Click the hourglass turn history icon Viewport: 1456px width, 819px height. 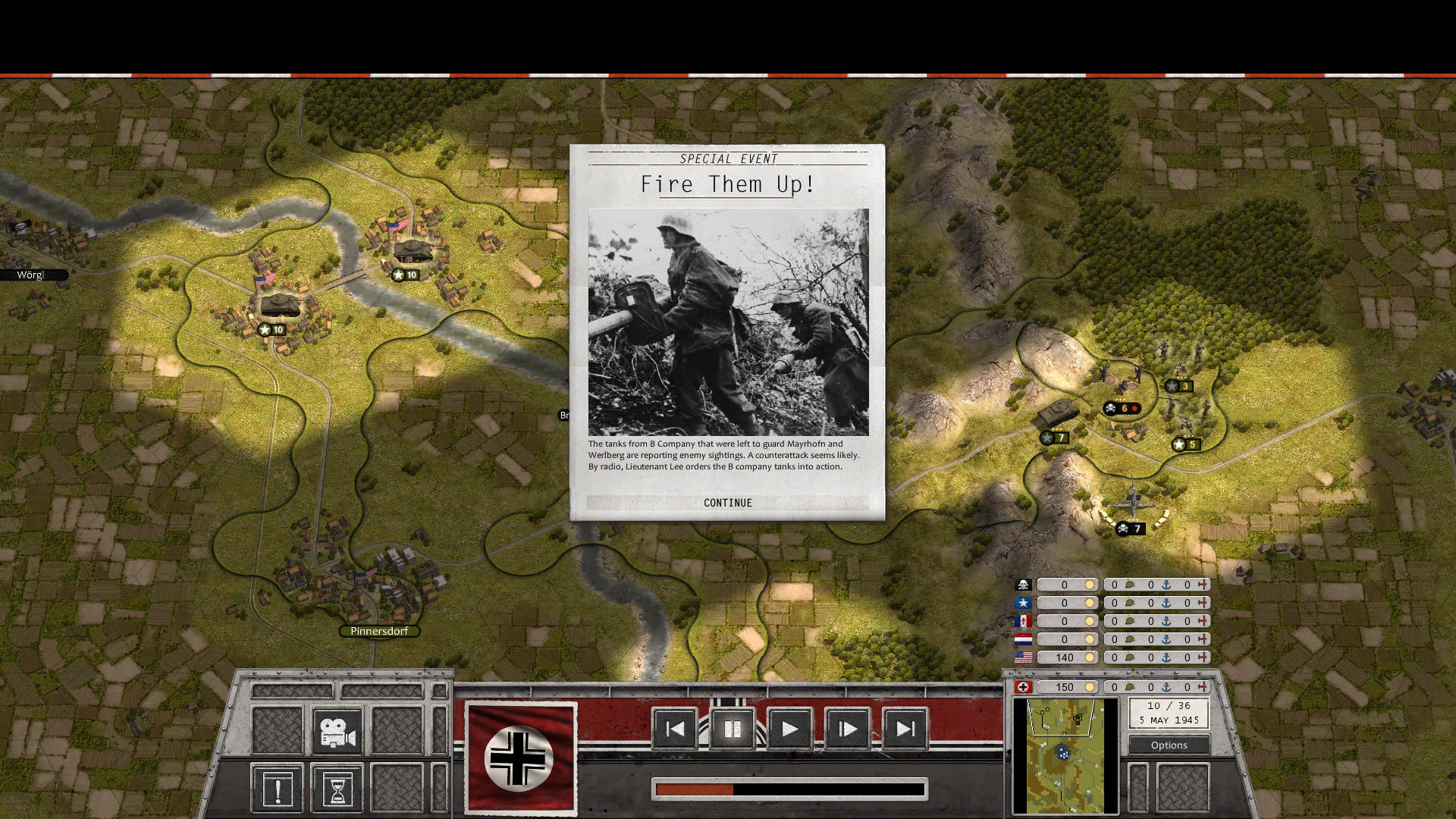click(337, 788)
